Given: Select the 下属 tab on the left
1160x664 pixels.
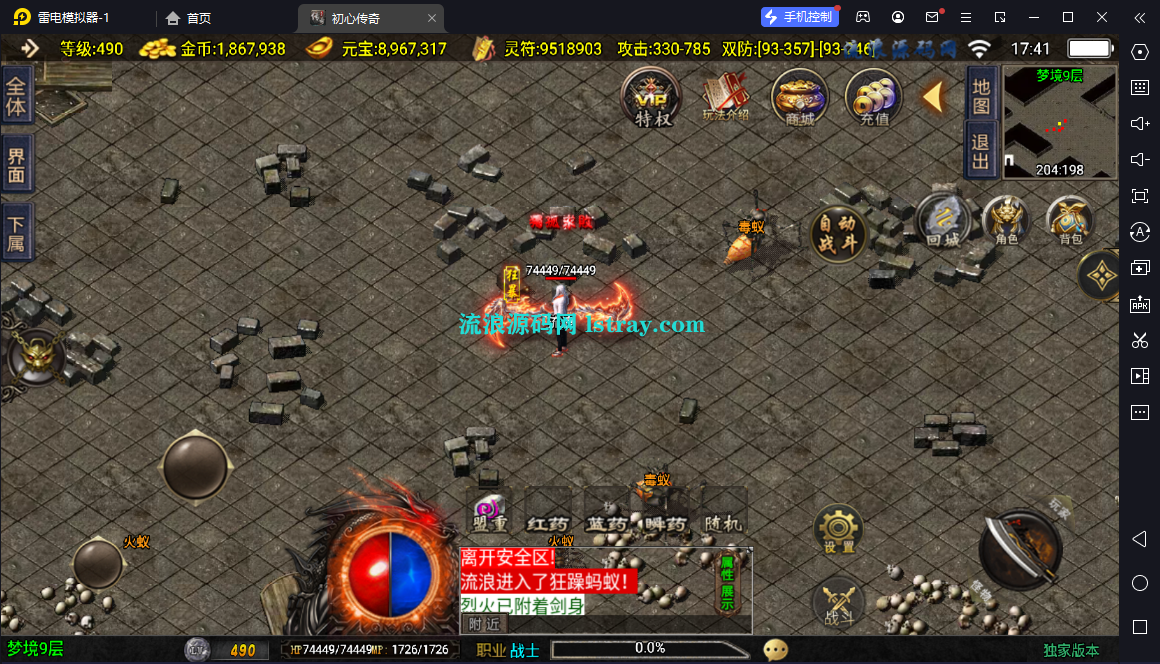Looking at the screenshot, I should point(17,232).
